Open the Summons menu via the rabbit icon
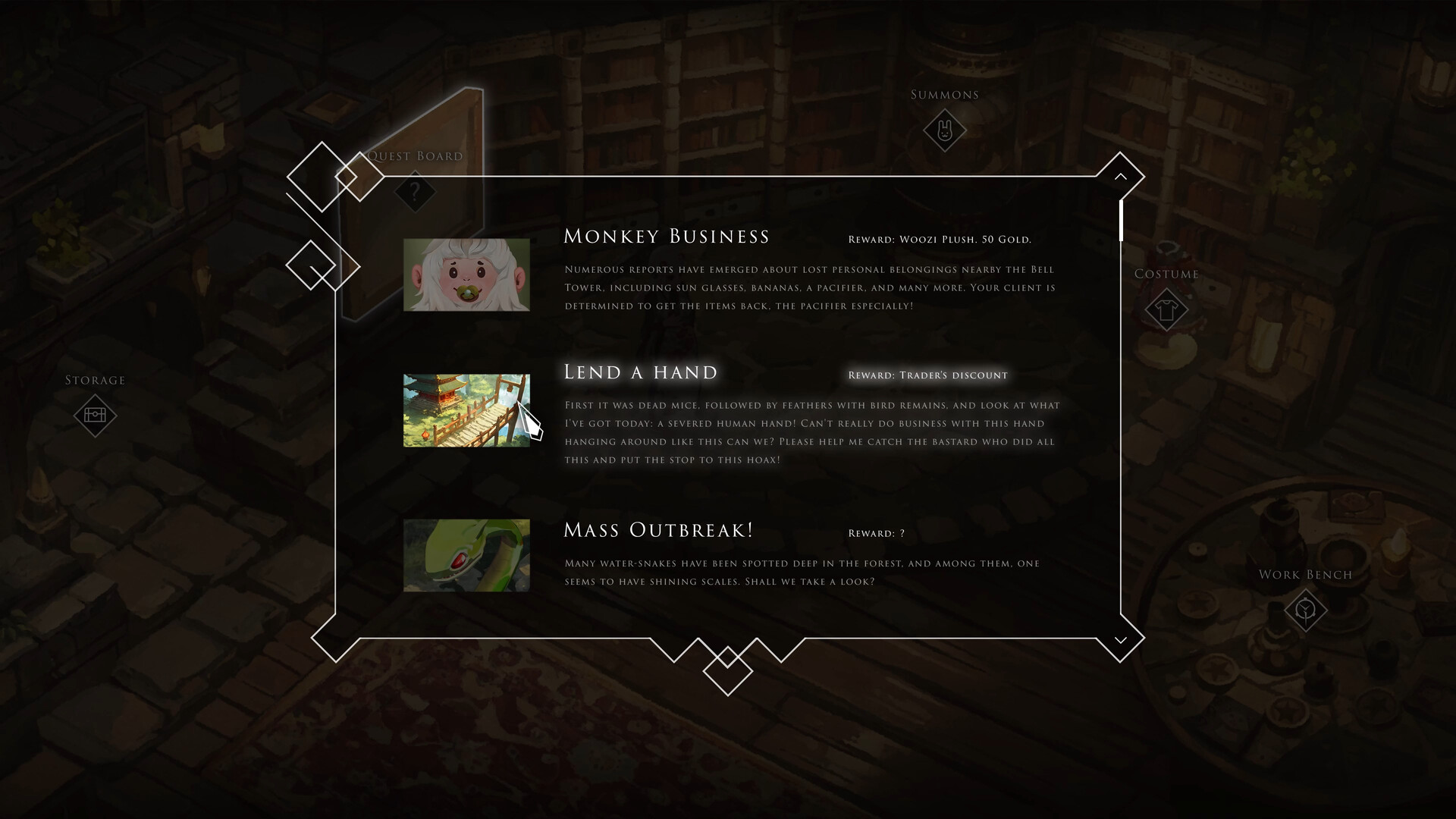Viewport: 1456px width, 819px height. point(945,130)
